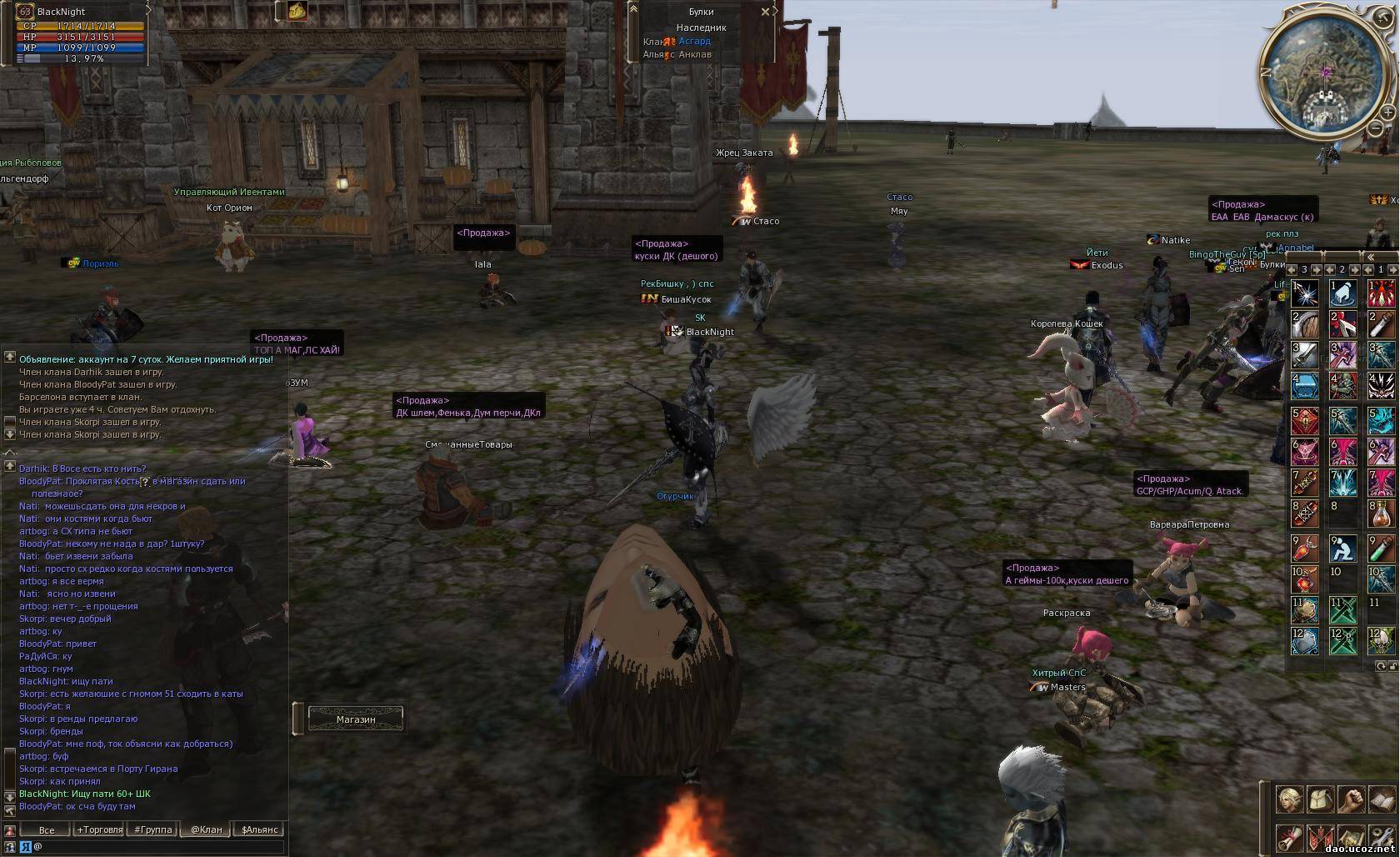Open the actions fist icon

coord(1352,799)
